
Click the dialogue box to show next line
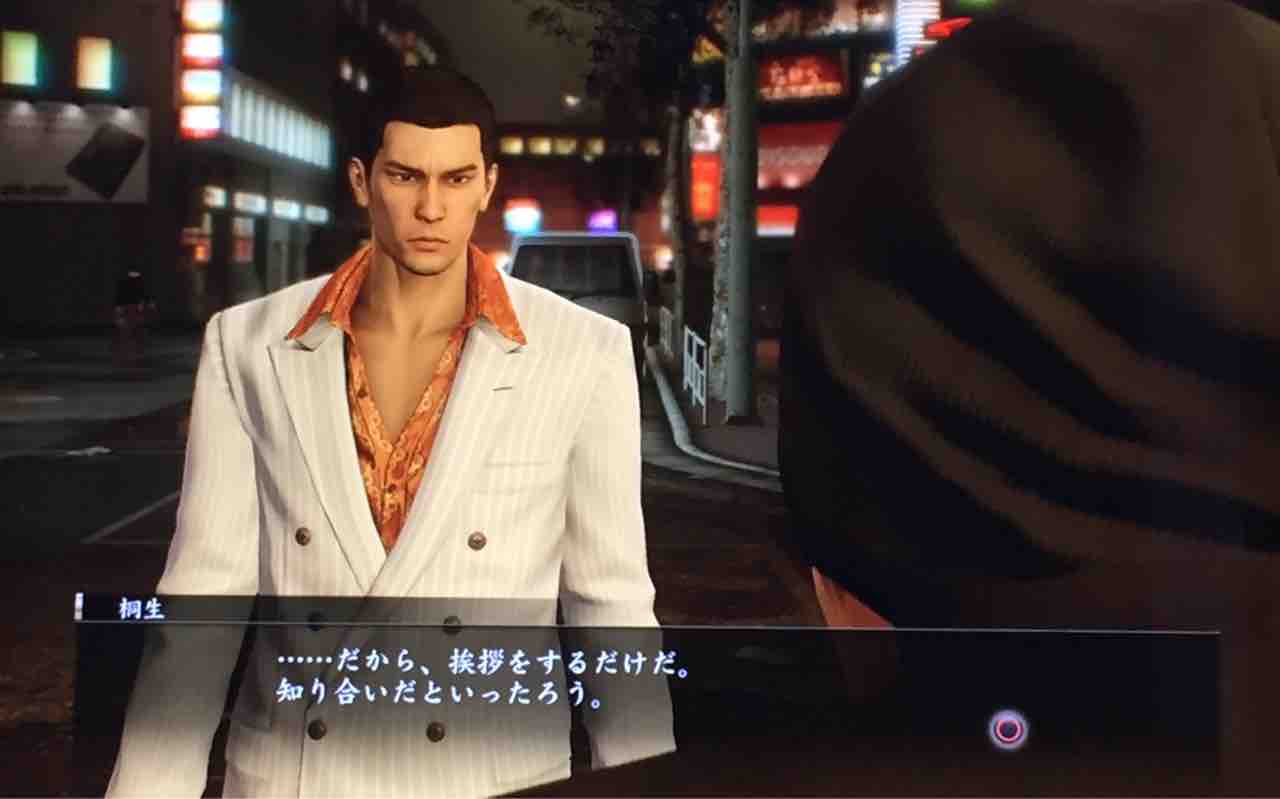coord(640,690)
